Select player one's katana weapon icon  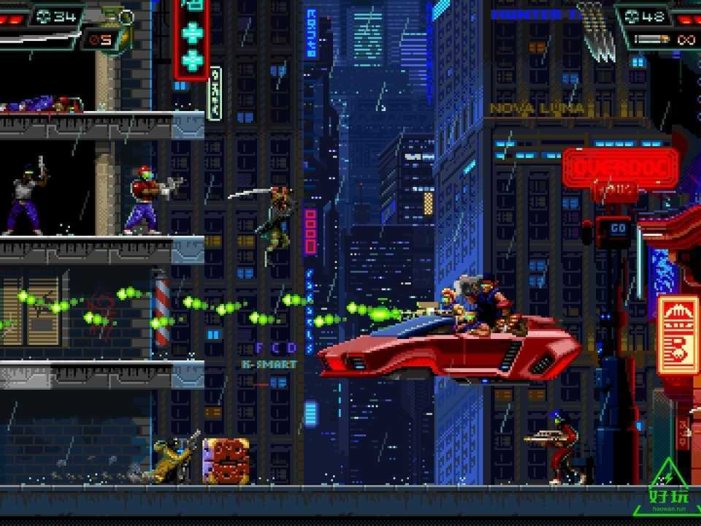point(40,39)
